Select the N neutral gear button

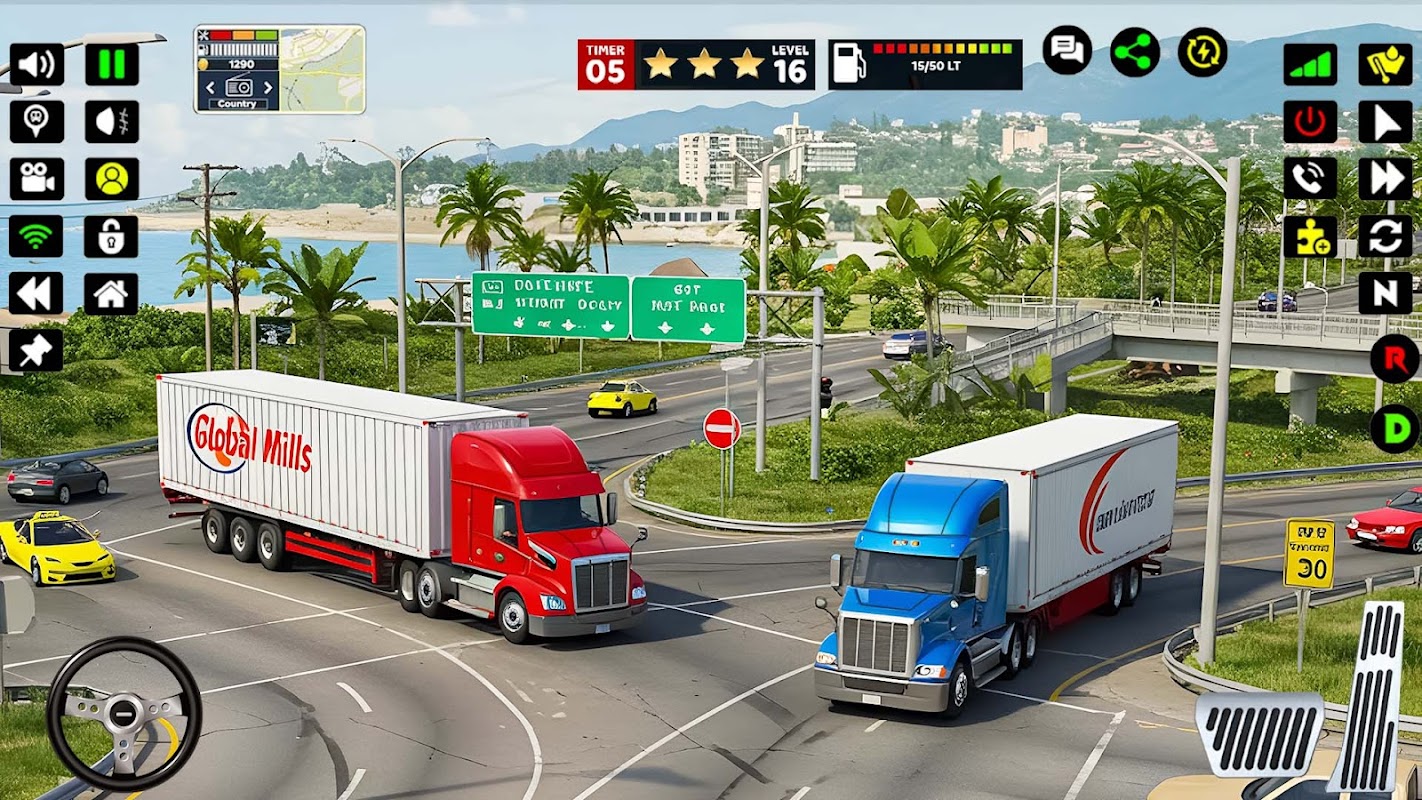click(1385, 294)
